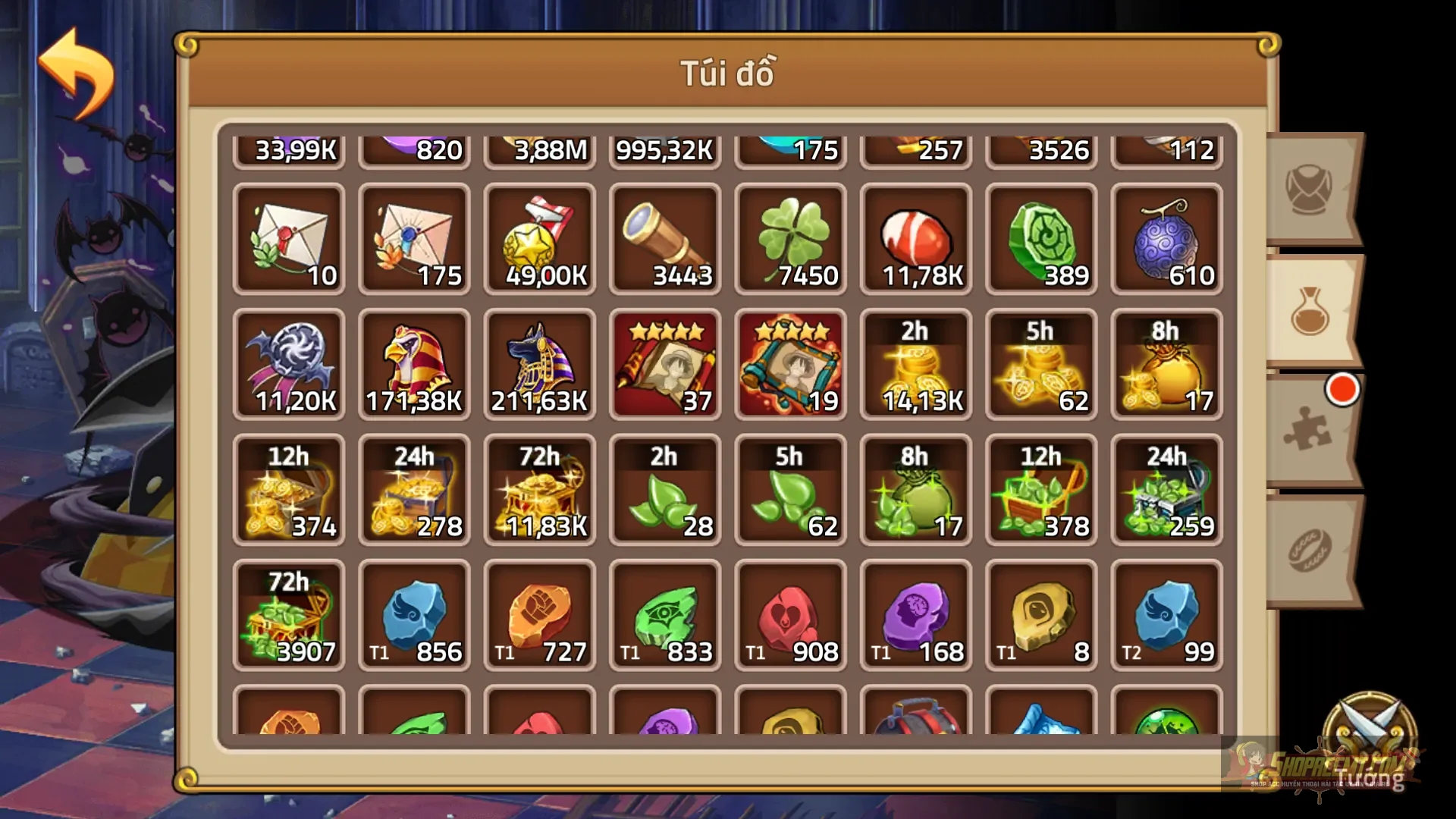Click the red notification dot on puzzle tab
1456x819 pixels.
1342,391
